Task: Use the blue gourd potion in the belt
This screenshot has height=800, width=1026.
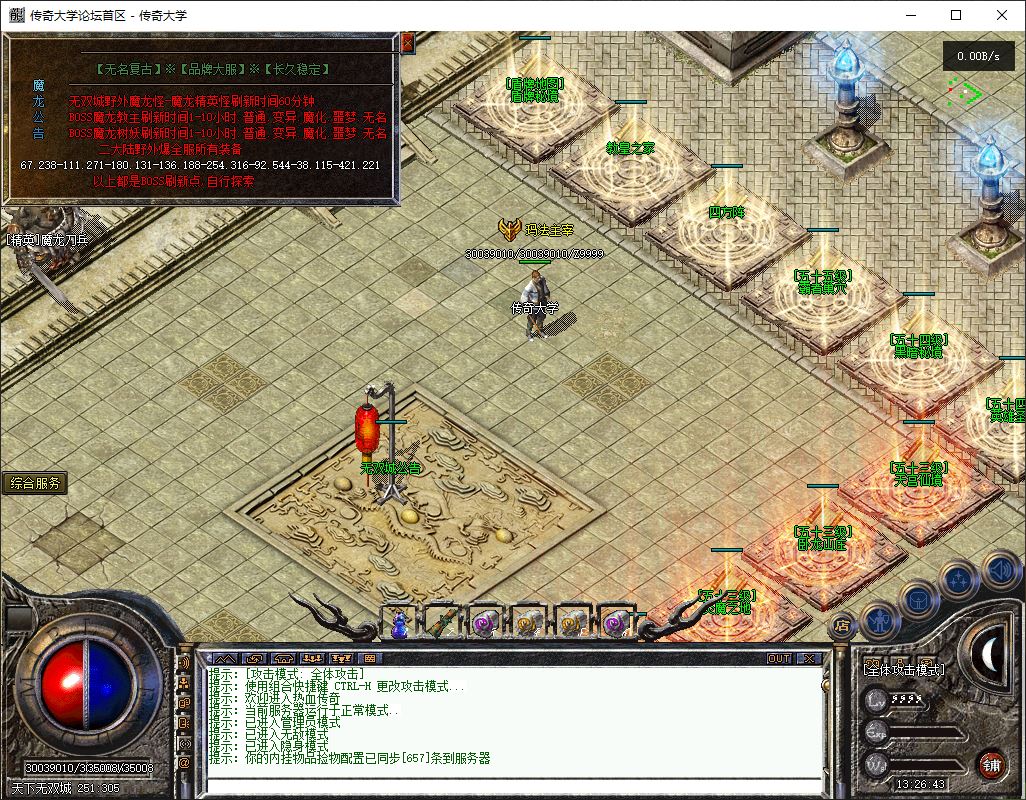Action: coord(399,622)
